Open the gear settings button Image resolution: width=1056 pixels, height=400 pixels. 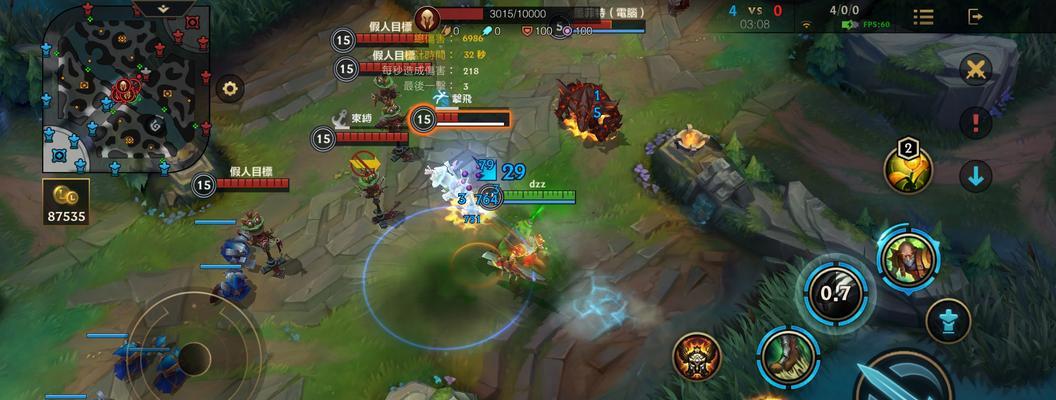[230, 88]
